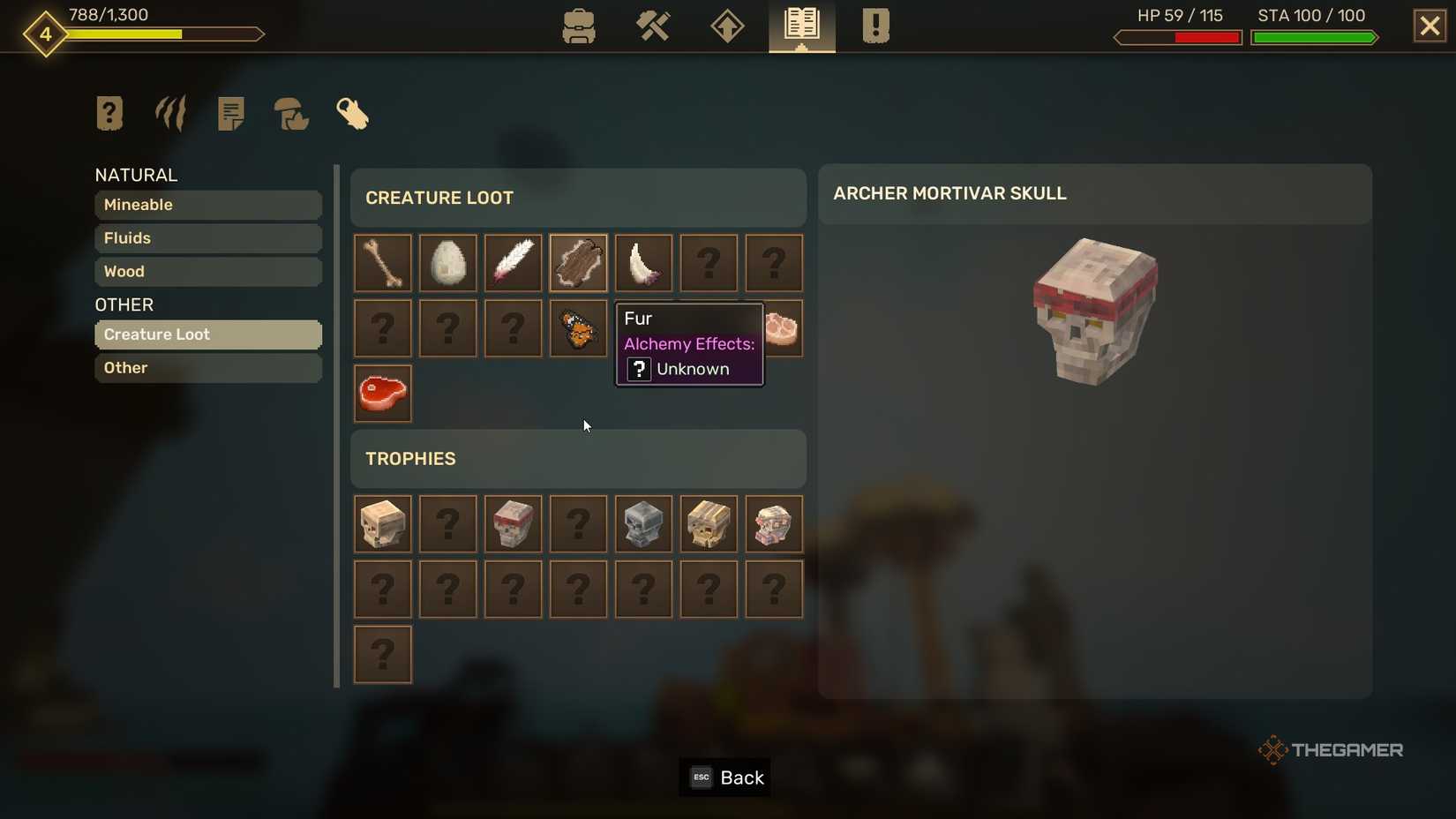Open the claw marks creatures category icon
This screenshot has height=819, width=1456.
[169, 113]
